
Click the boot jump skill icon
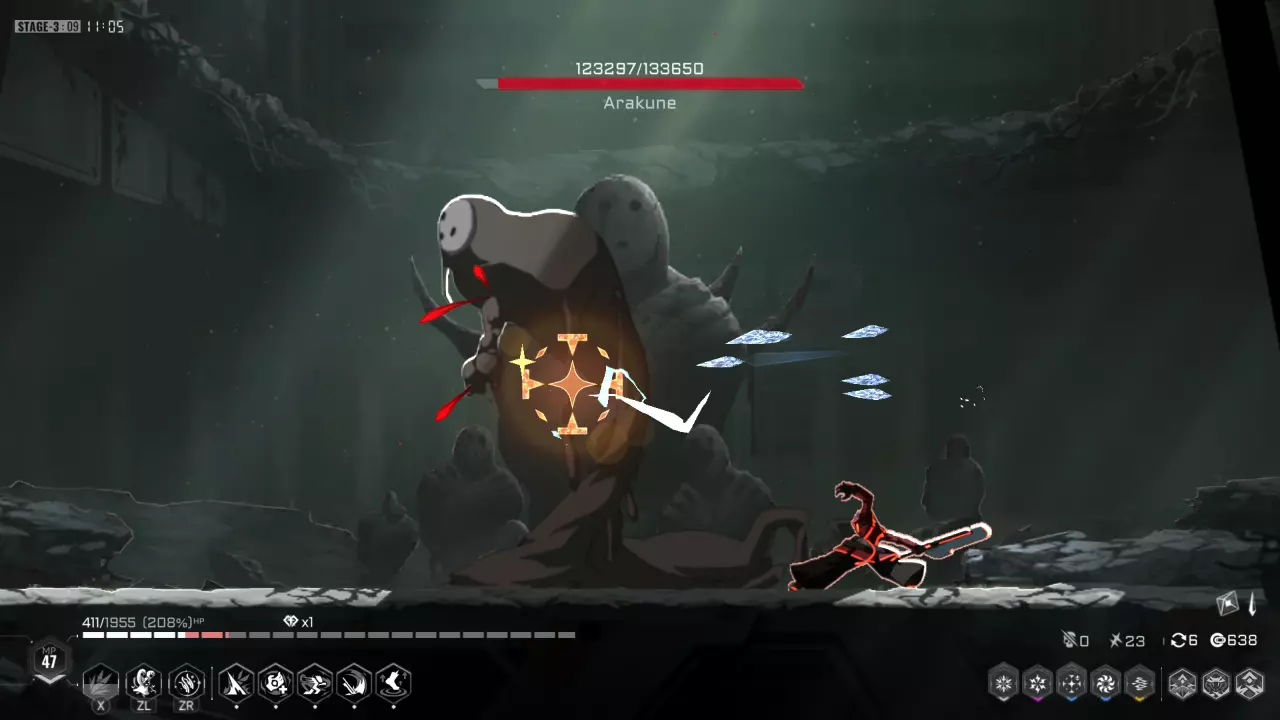point(394,684)
